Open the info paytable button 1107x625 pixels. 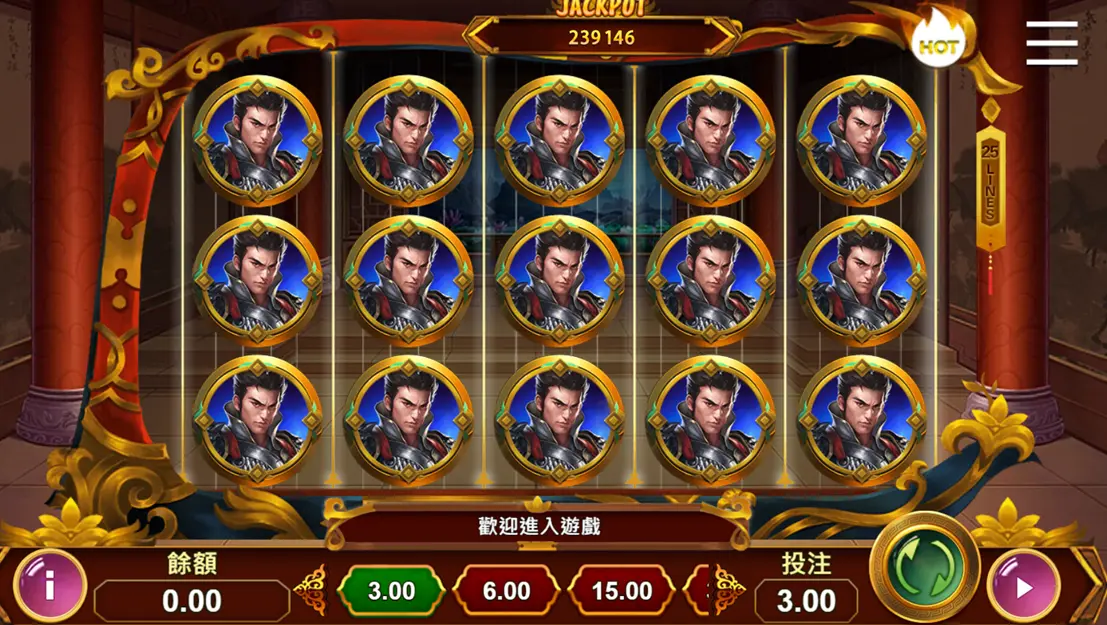[x=49, y=585]
